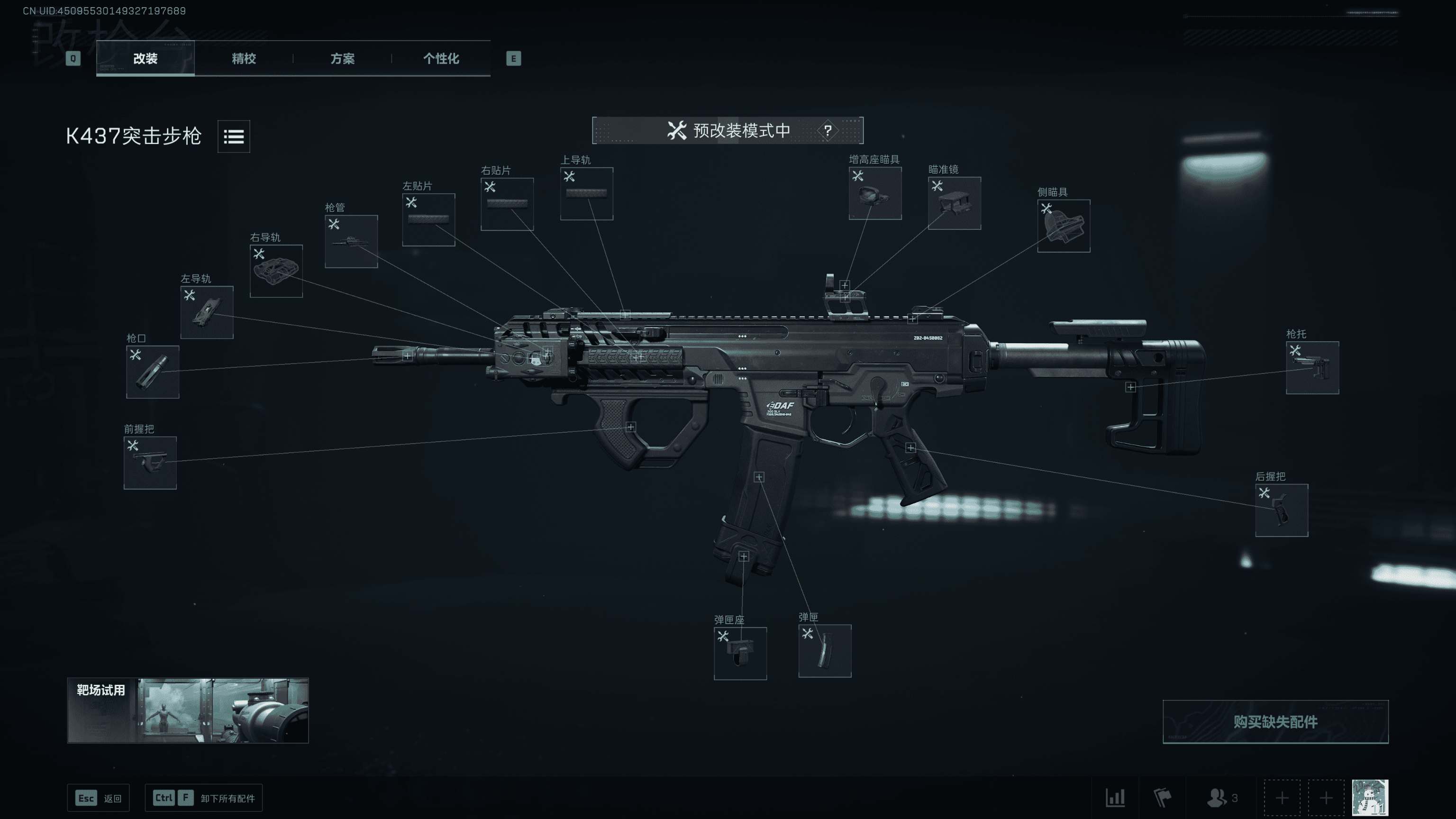Remove all attachments with 卸下所有配件
Image resolution: width=1456 pixels, height=819 pixels.
click(203, 798)
